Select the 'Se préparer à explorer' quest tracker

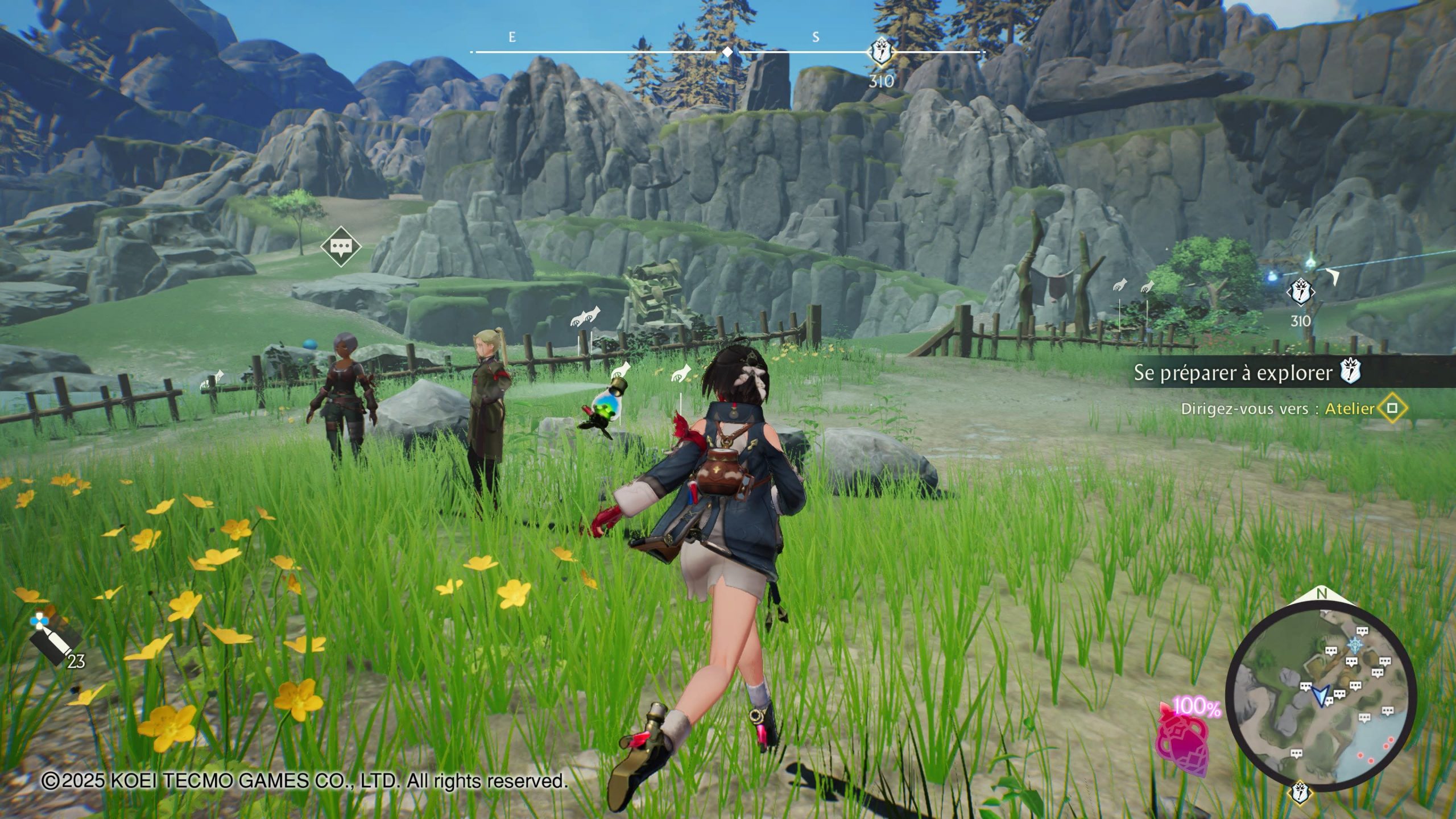click(x=1233, y=373)
